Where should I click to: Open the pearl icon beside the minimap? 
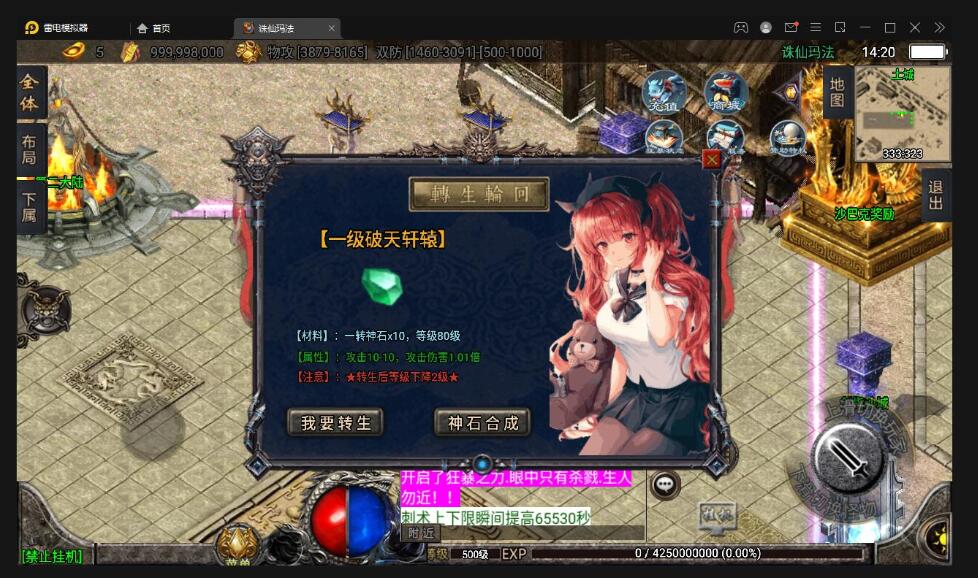tap(788, 137)
